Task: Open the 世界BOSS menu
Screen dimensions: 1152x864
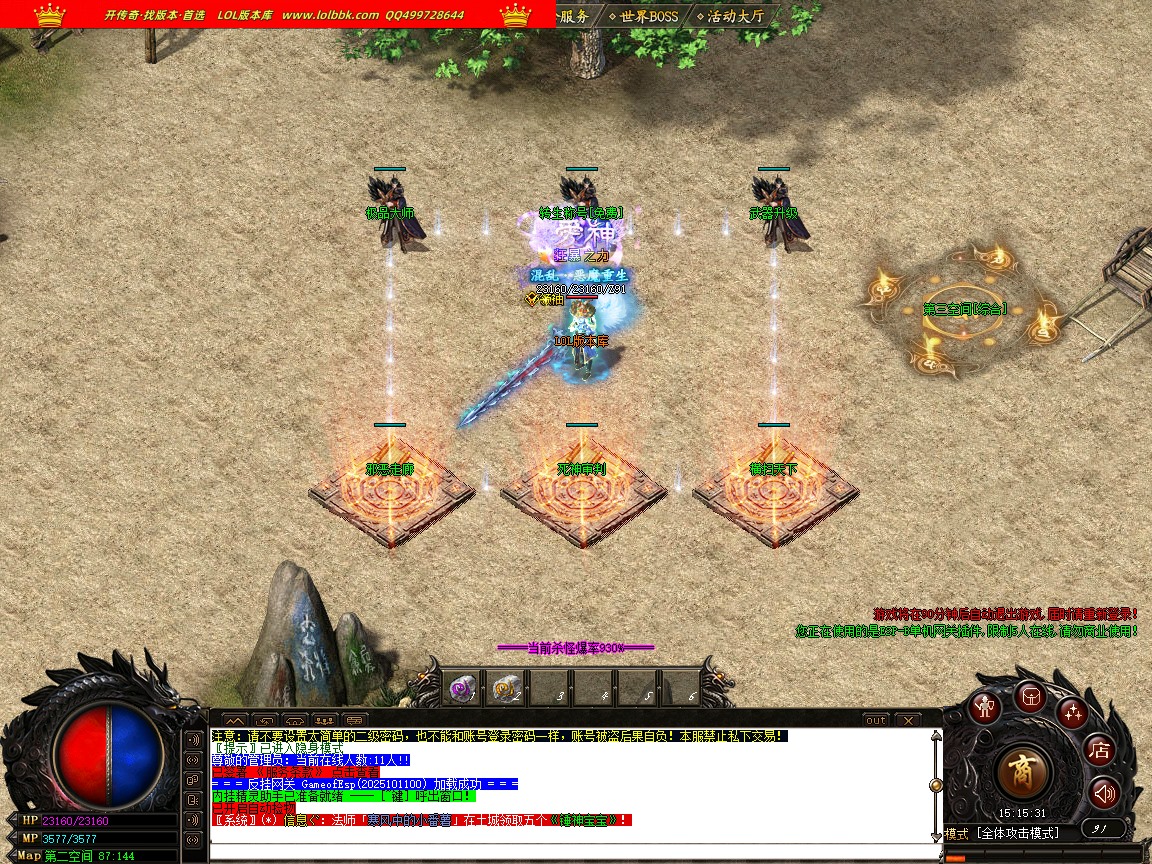Action: [644, 16]
